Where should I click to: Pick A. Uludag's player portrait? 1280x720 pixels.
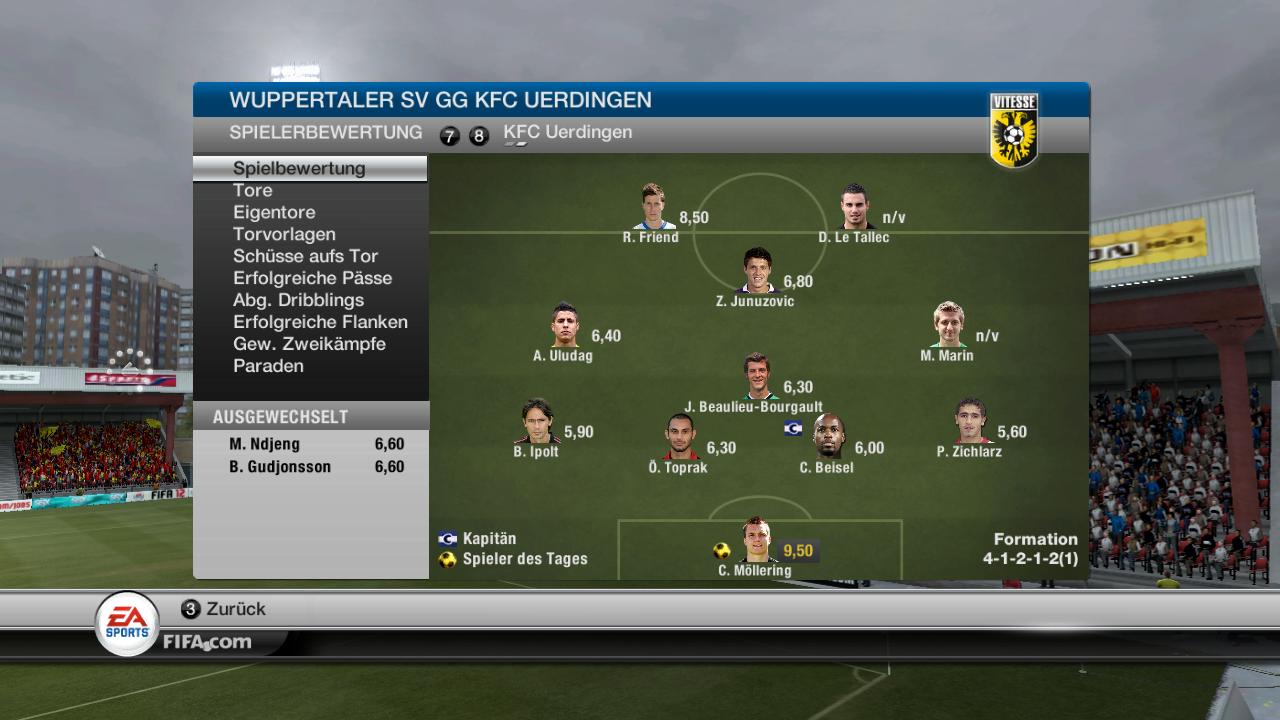point(565,326)
